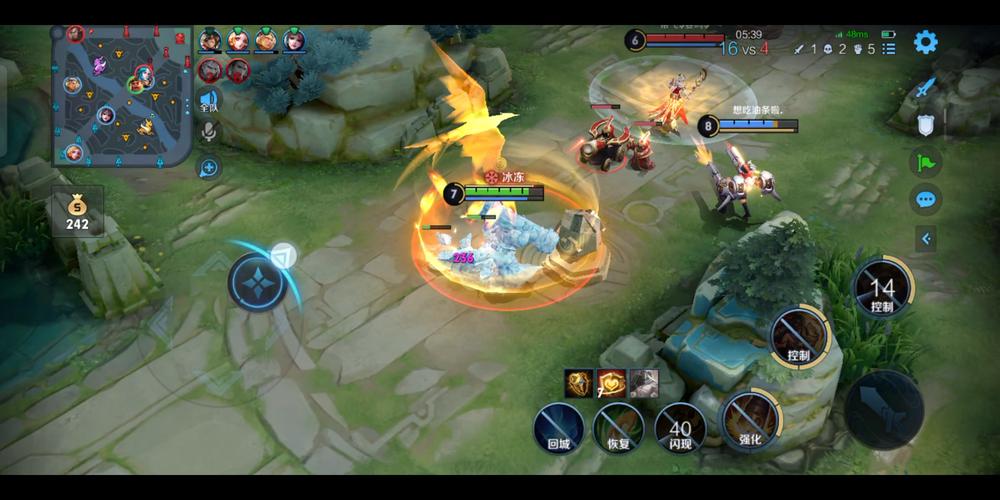Image resolution: width=1000 pixels, height=500 pixels.
Task: Toggle the 全队 team voice speaker
Action: point(208,100)
